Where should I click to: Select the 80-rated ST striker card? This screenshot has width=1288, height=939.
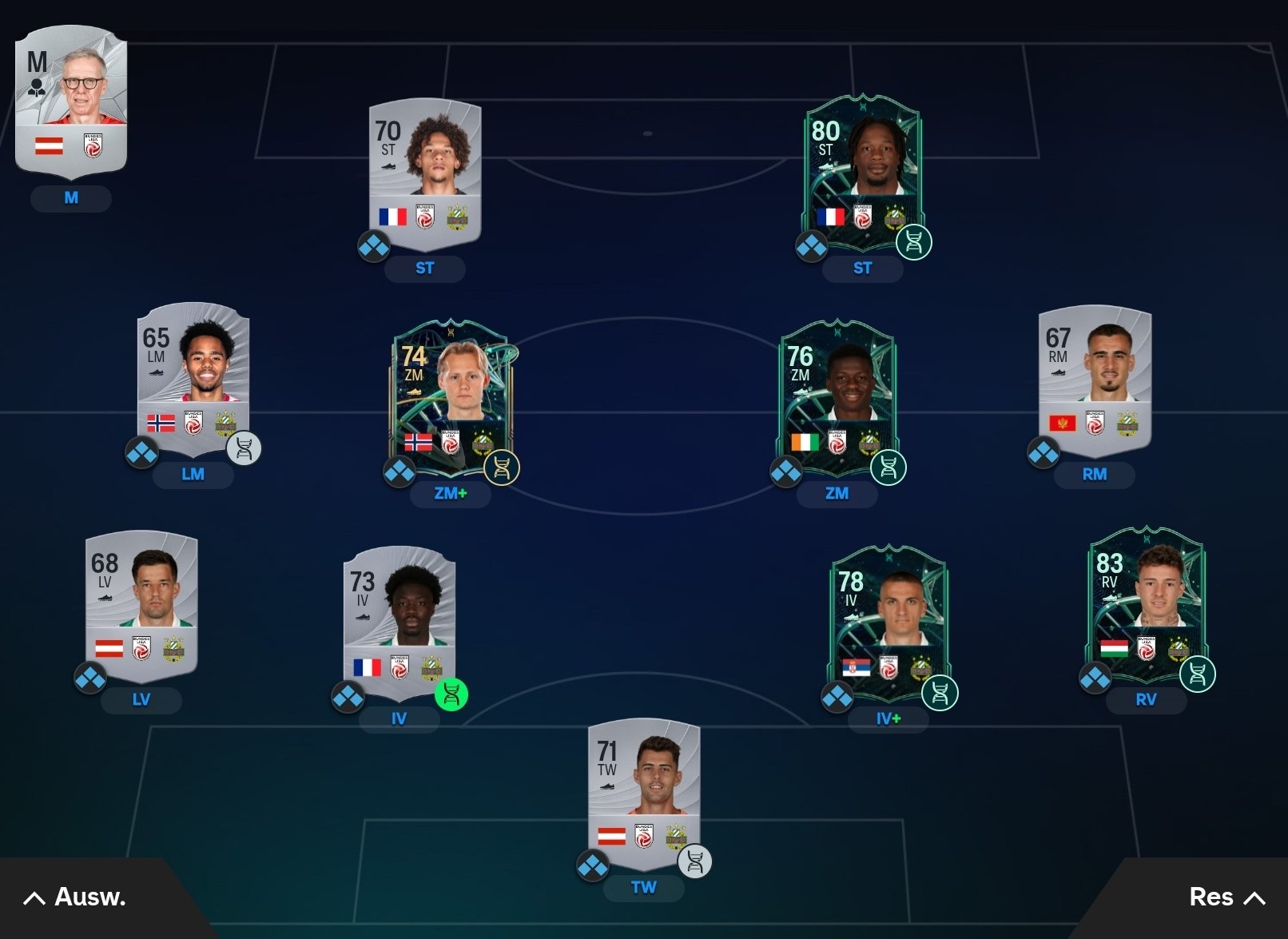(862, 168)
